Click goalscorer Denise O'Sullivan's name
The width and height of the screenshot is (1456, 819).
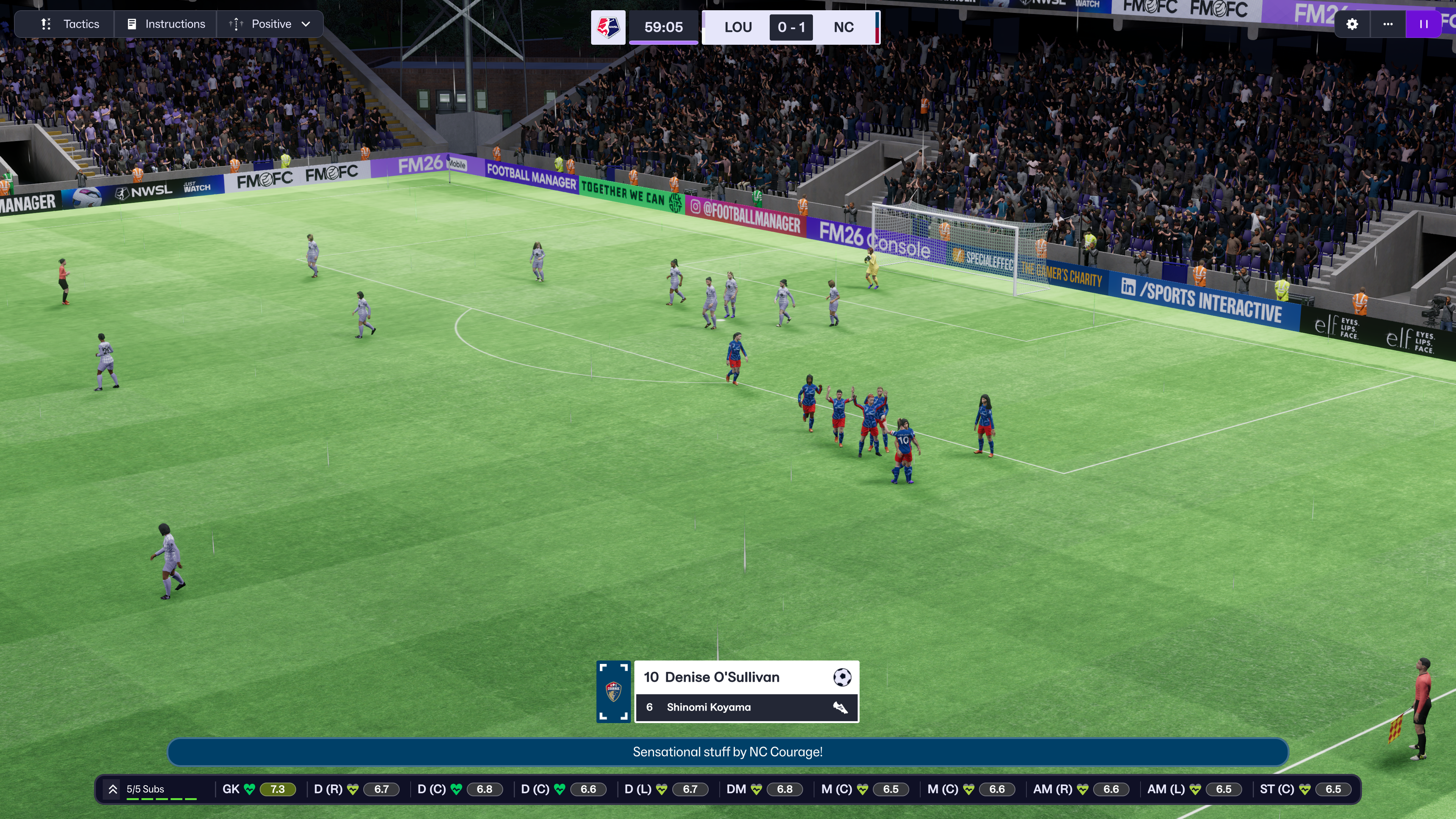coord(722,677)
